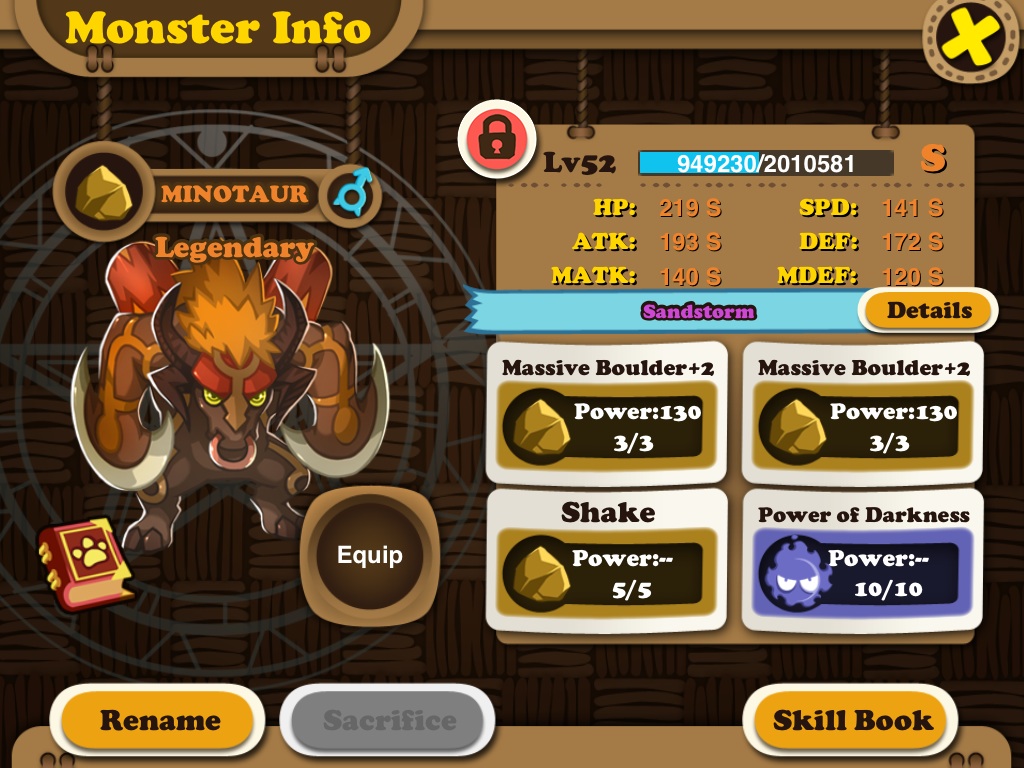Click the greyed-out Sacrifice button
Image resolution: width=1024 pixels, height=768 pixels.
389,720
